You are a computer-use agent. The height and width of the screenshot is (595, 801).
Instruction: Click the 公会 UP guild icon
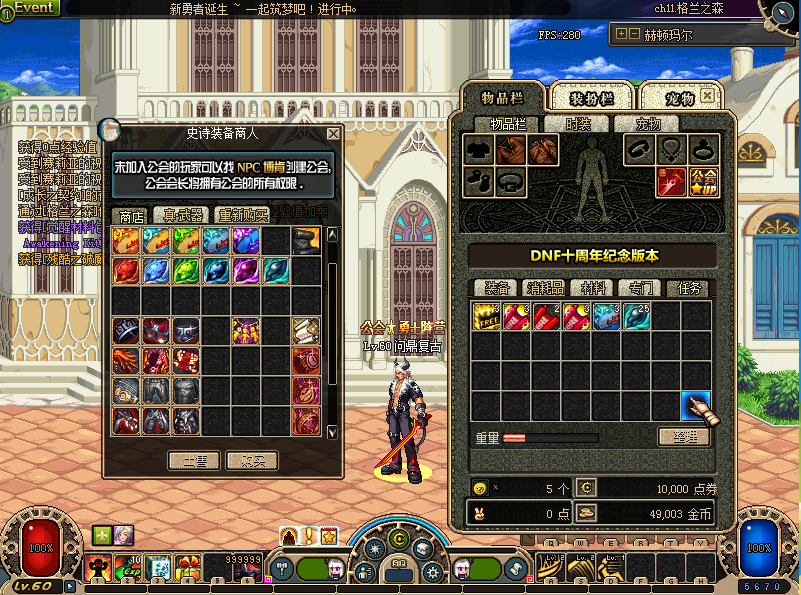[703, 181]
